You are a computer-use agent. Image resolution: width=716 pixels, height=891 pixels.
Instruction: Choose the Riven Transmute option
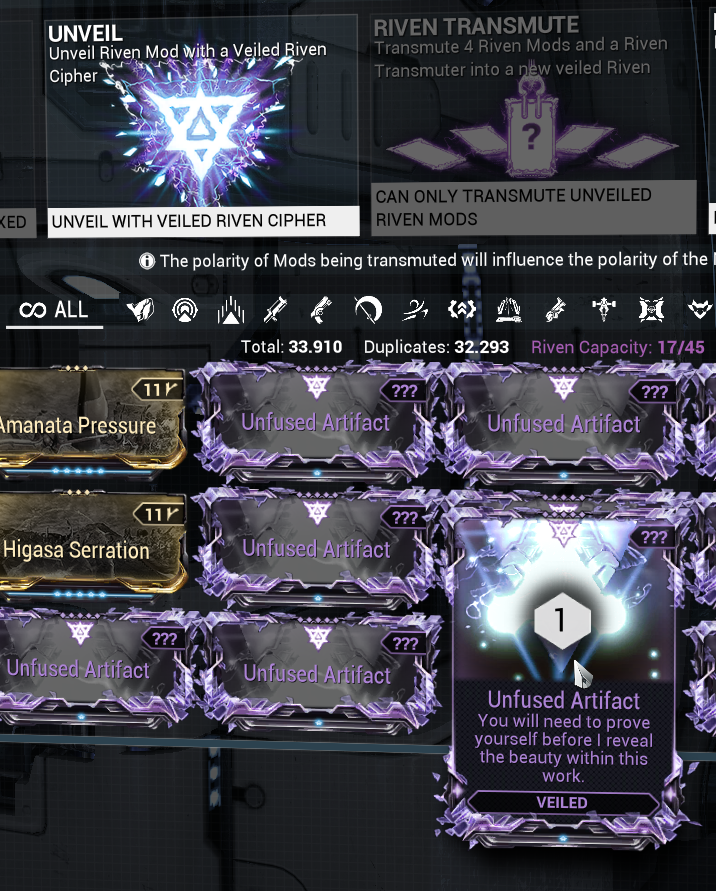coord(533,125)
